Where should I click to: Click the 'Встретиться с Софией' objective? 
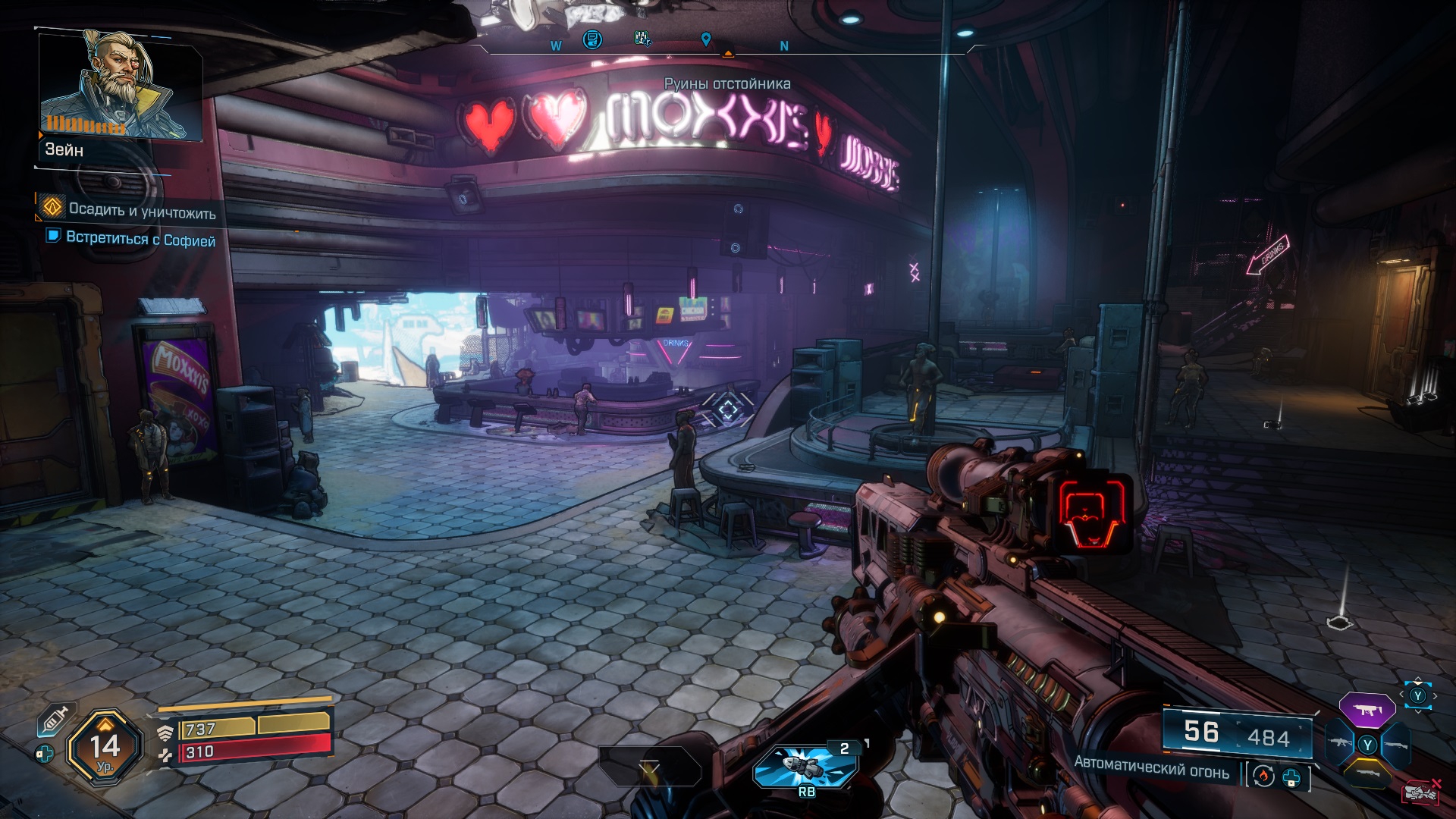(x=140, y=239)
